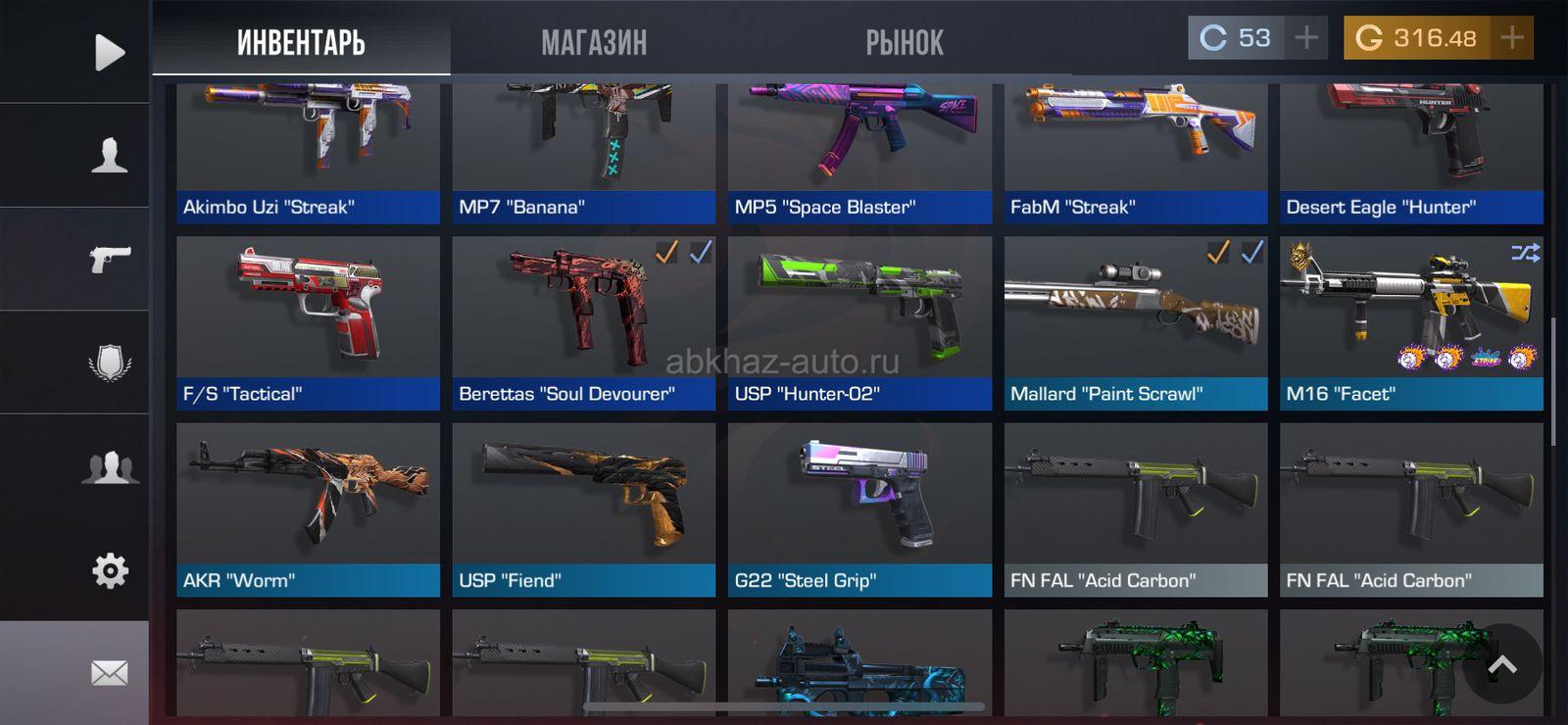1568x725 pixels.
Task: Open settings via the gear icon
Action: [109, 570]
